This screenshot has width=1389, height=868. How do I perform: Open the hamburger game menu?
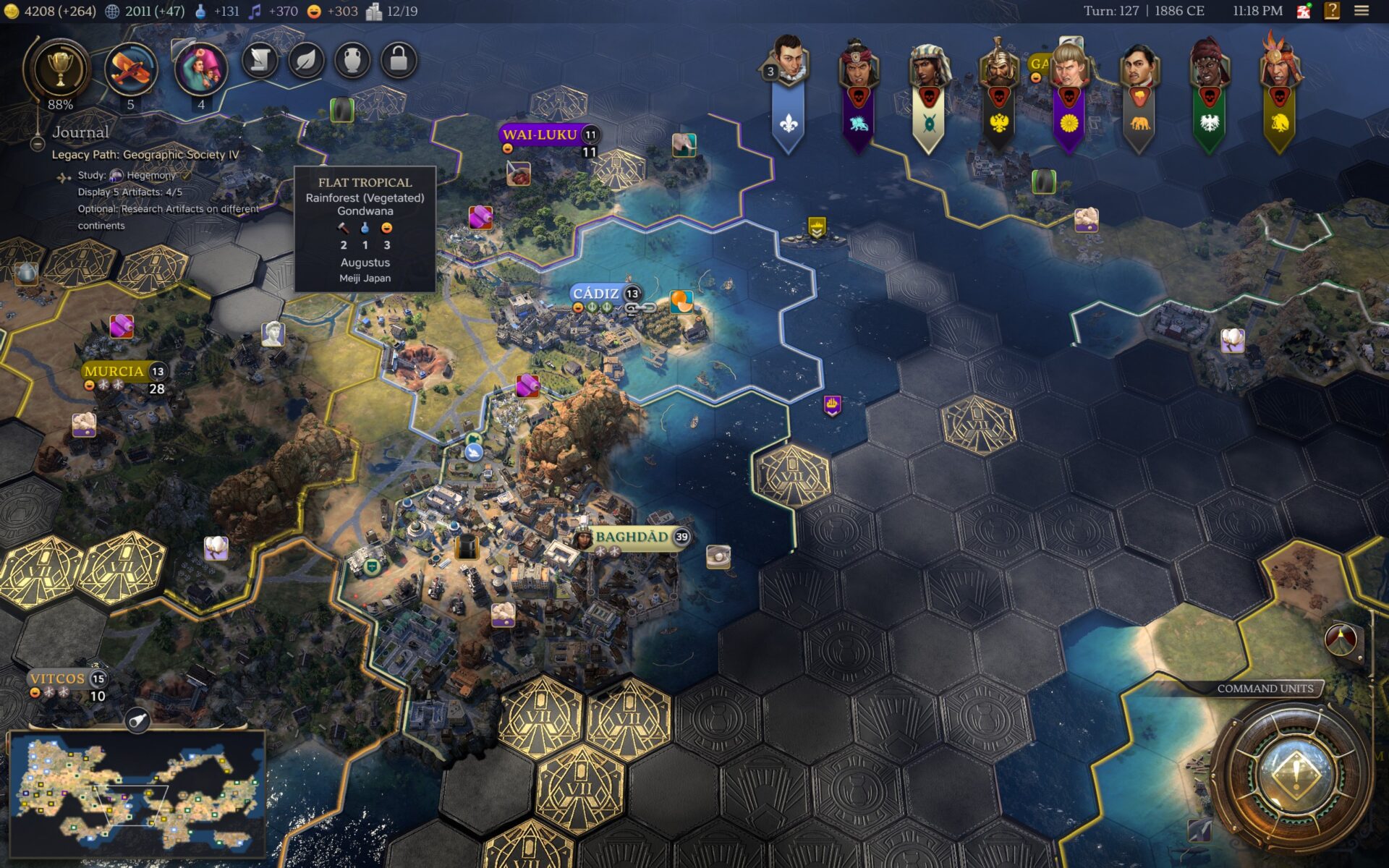tap(1363, 11)
